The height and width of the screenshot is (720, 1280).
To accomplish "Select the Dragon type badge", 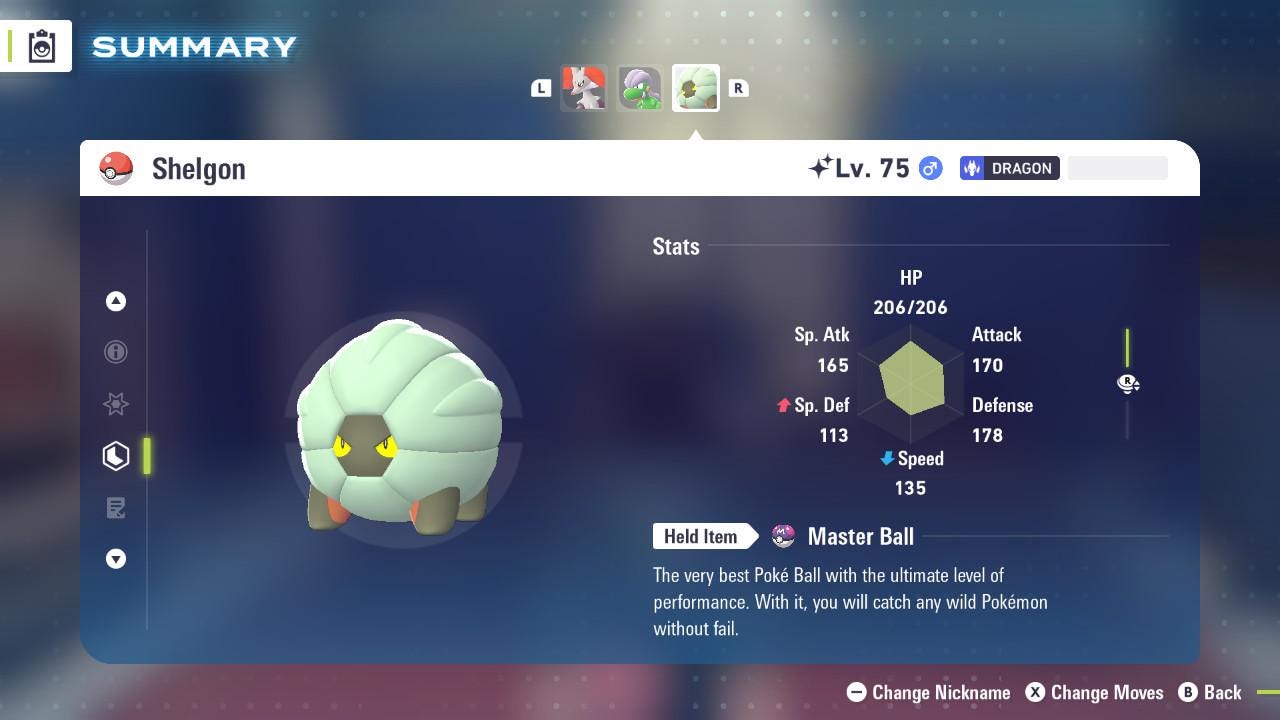I will tap(1009, 168).
